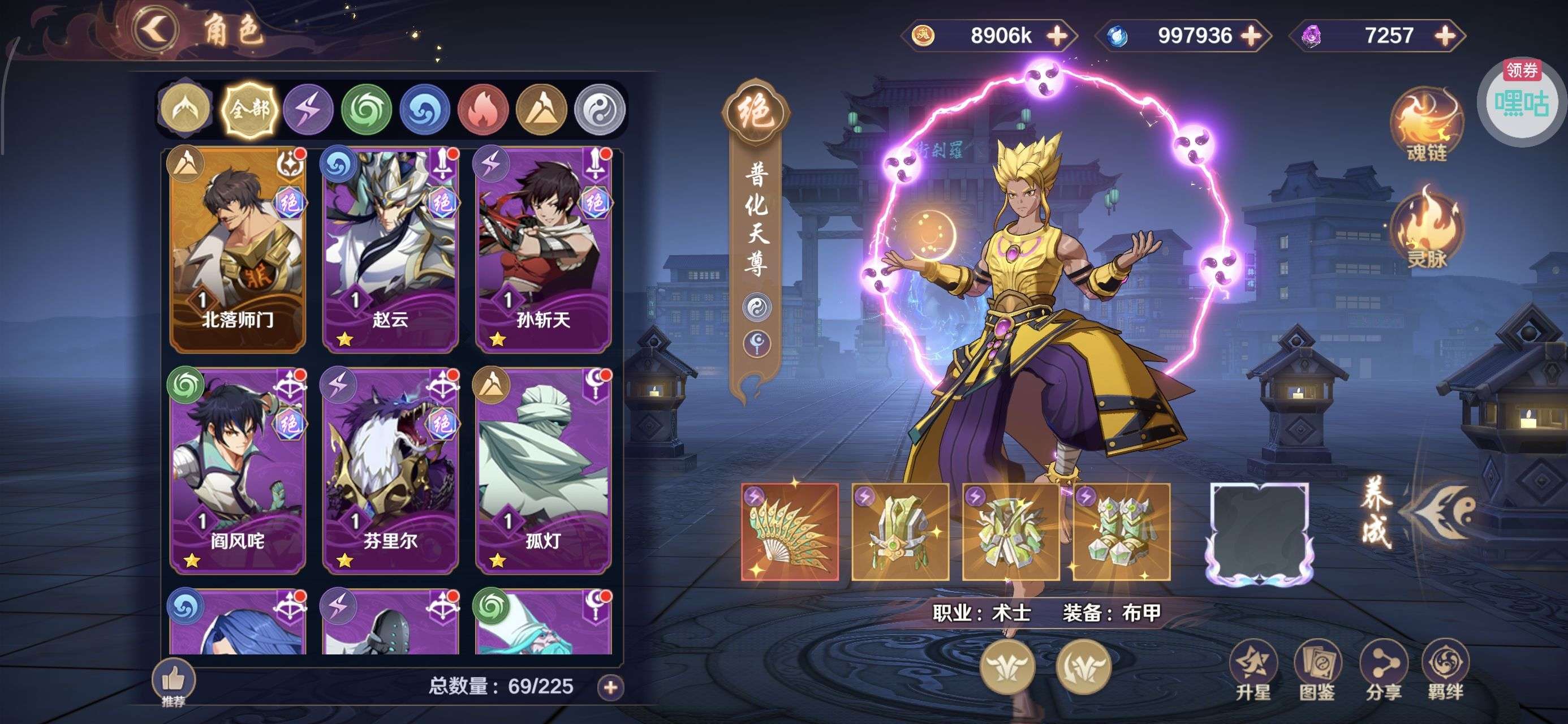
Task: Select the 阎风咤 character card
Action: point(238,471)
